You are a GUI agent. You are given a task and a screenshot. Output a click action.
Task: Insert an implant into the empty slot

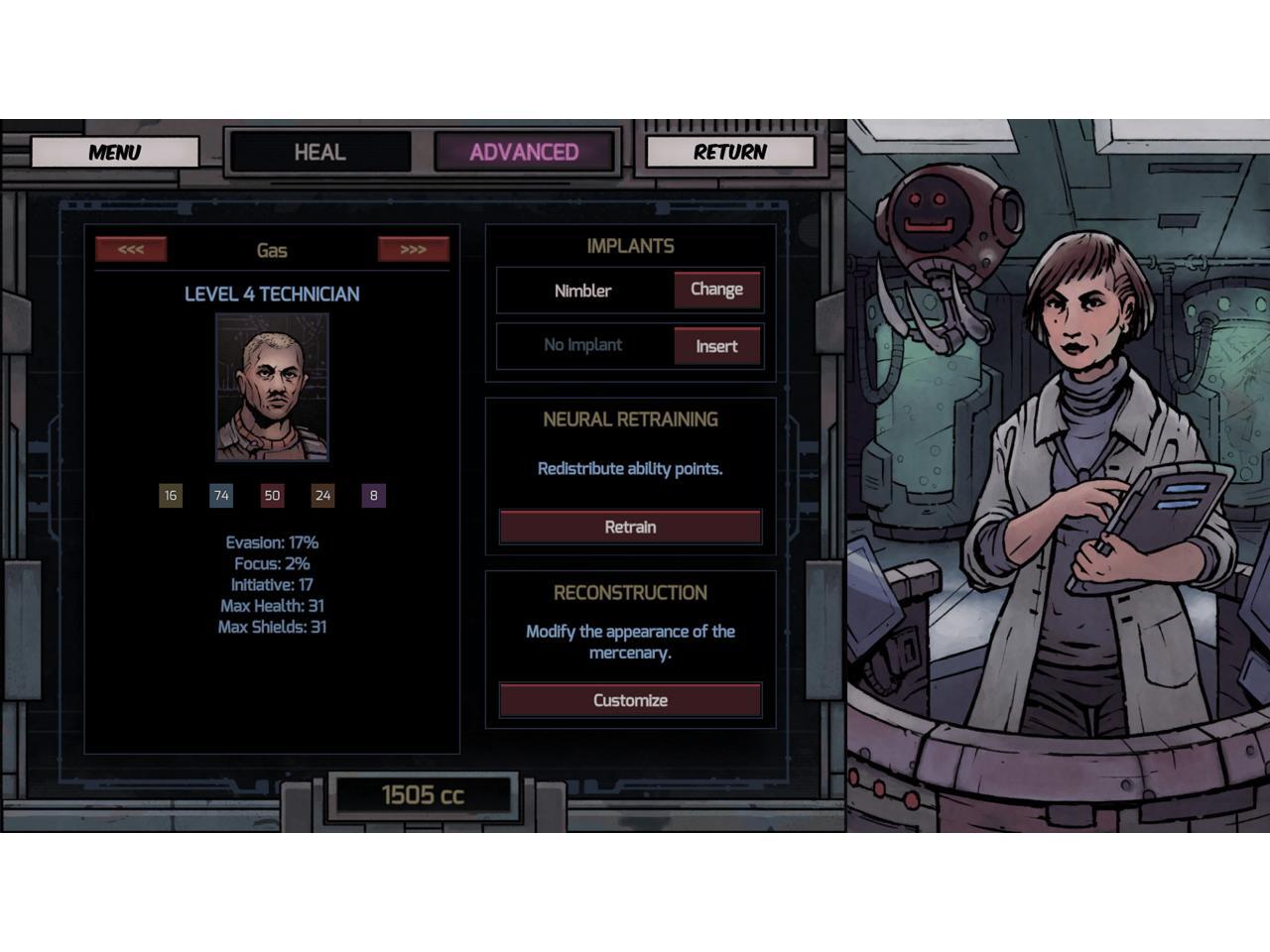point(716,346)
